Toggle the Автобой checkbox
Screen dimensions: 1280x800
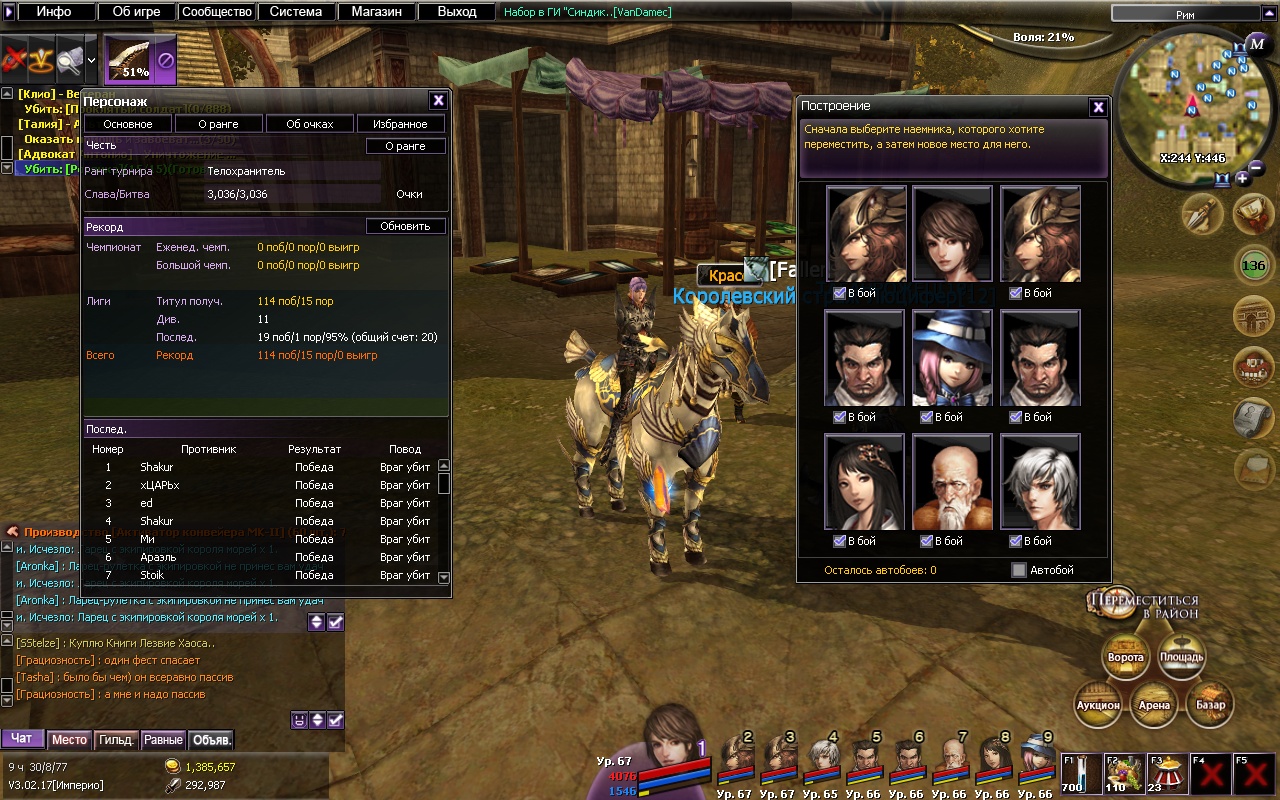[x=1019, y=570]
